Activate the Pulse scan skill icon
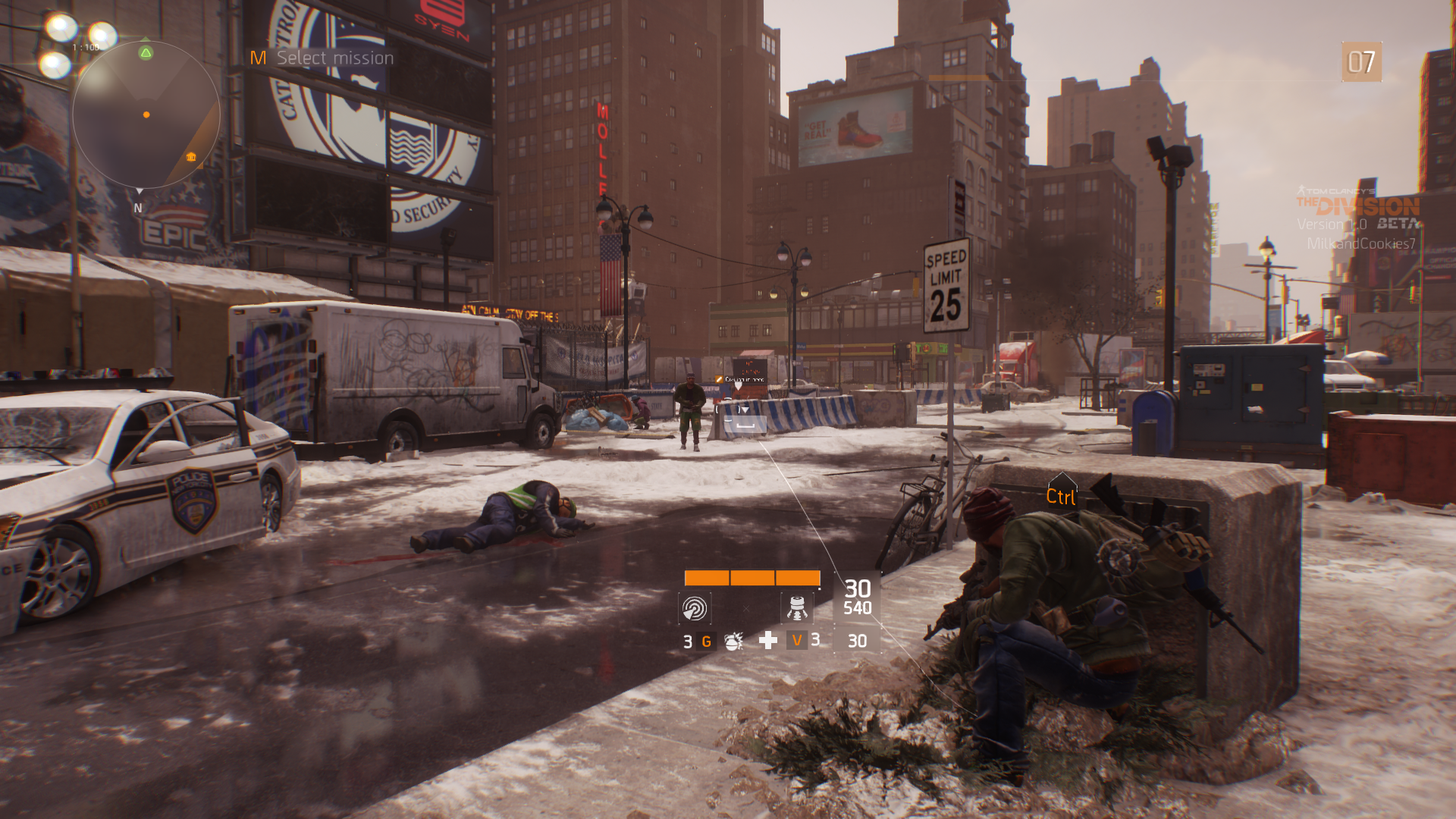Viewport: 1456px width, 819px height. (x=694, y=608)
